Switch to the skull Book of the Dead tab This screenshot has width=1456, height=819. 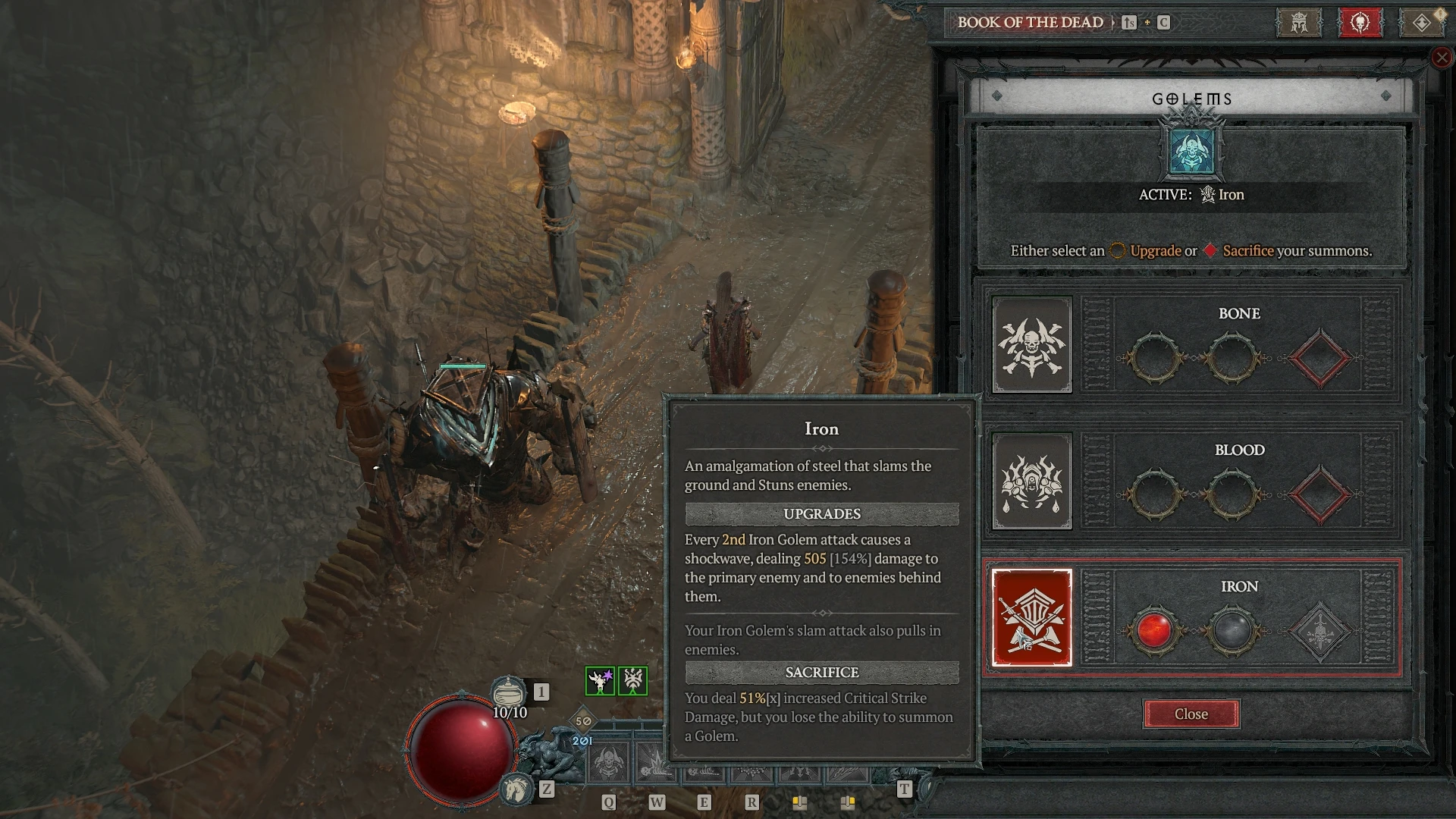(x=1360, y=23)
